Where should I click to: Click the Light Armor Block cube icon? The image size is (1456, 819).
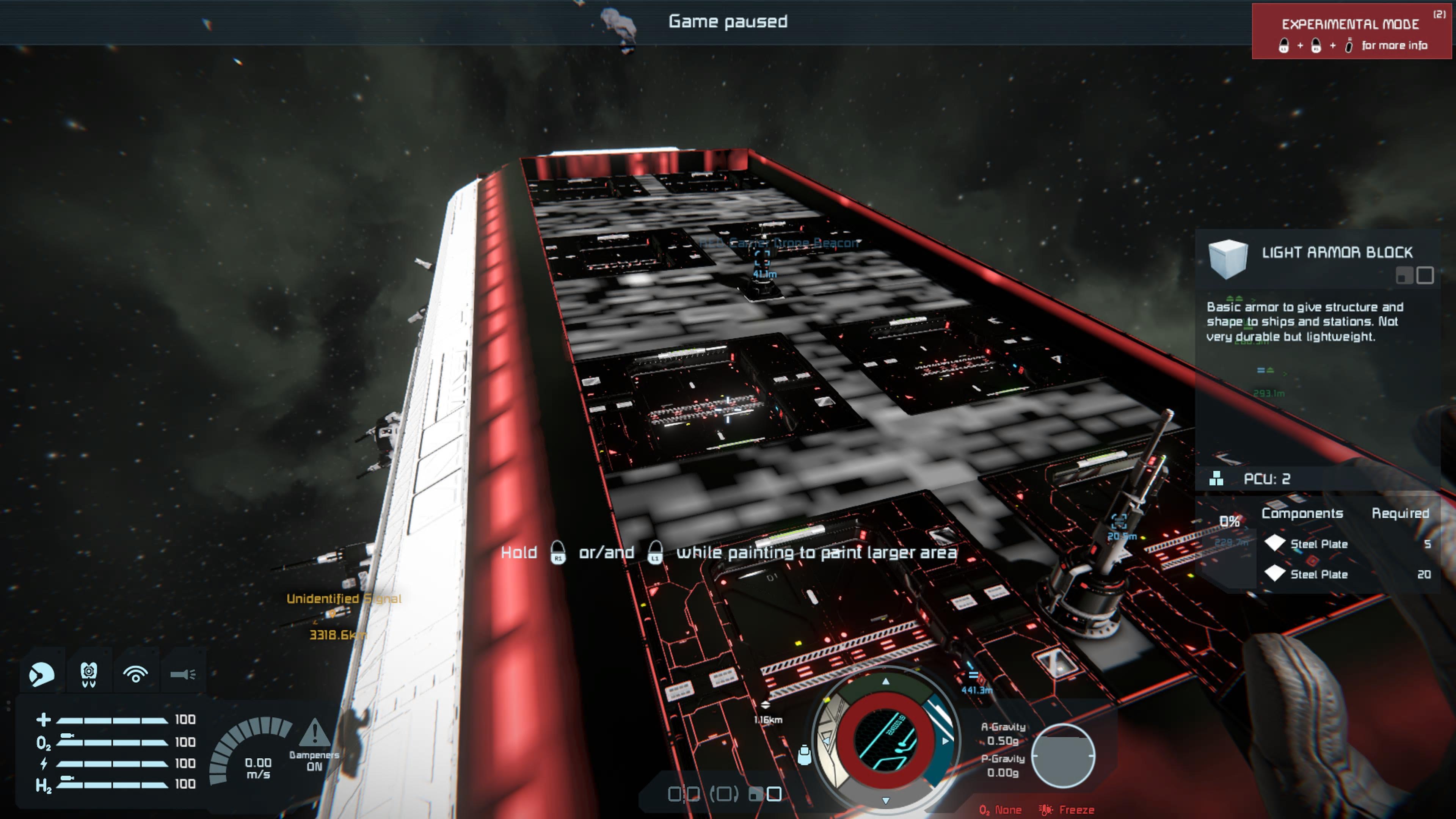1228,259
